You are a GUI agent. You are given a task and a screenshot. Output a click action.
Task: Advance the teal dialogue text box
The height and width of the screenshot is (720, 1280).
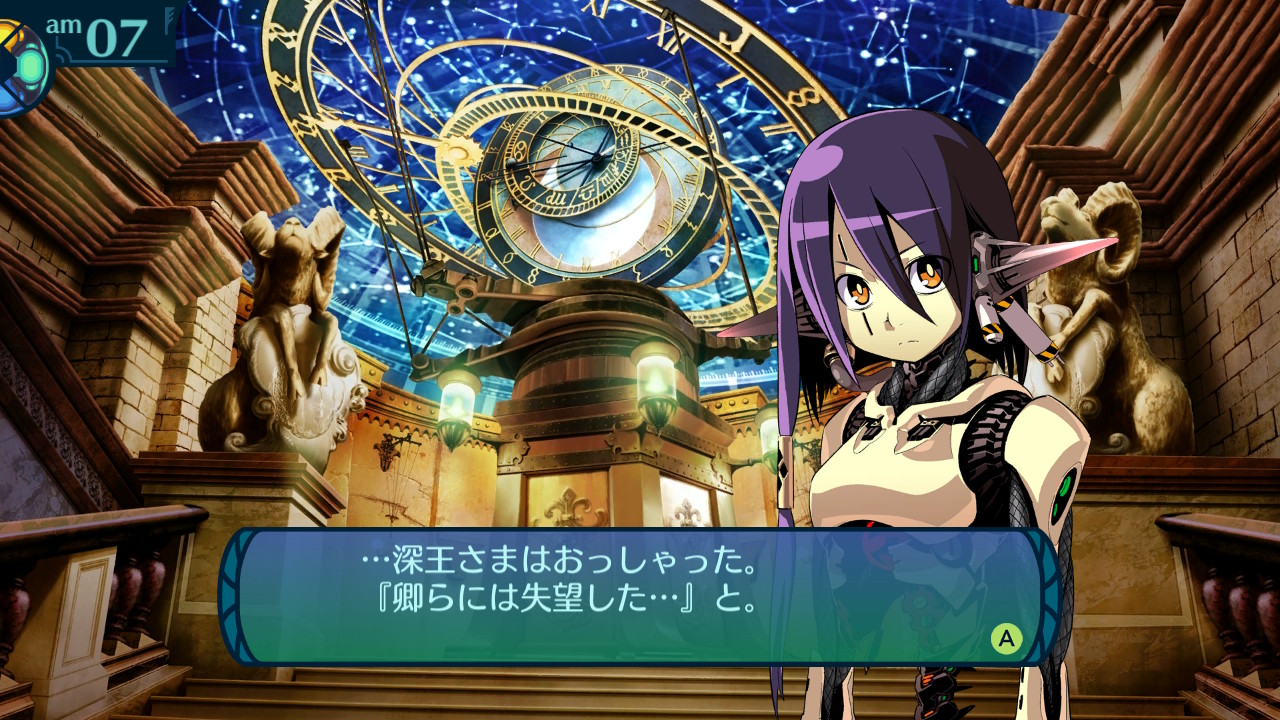tap(1006, 638)
